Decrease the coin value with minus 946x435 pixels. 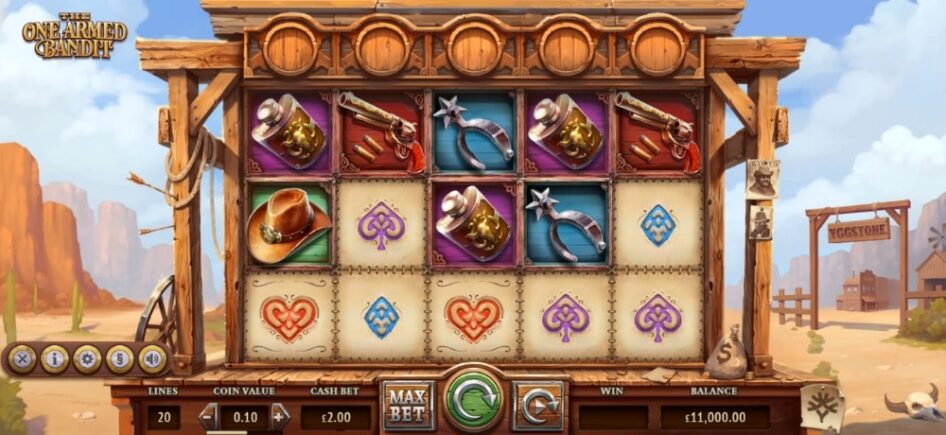click(209, 415)
